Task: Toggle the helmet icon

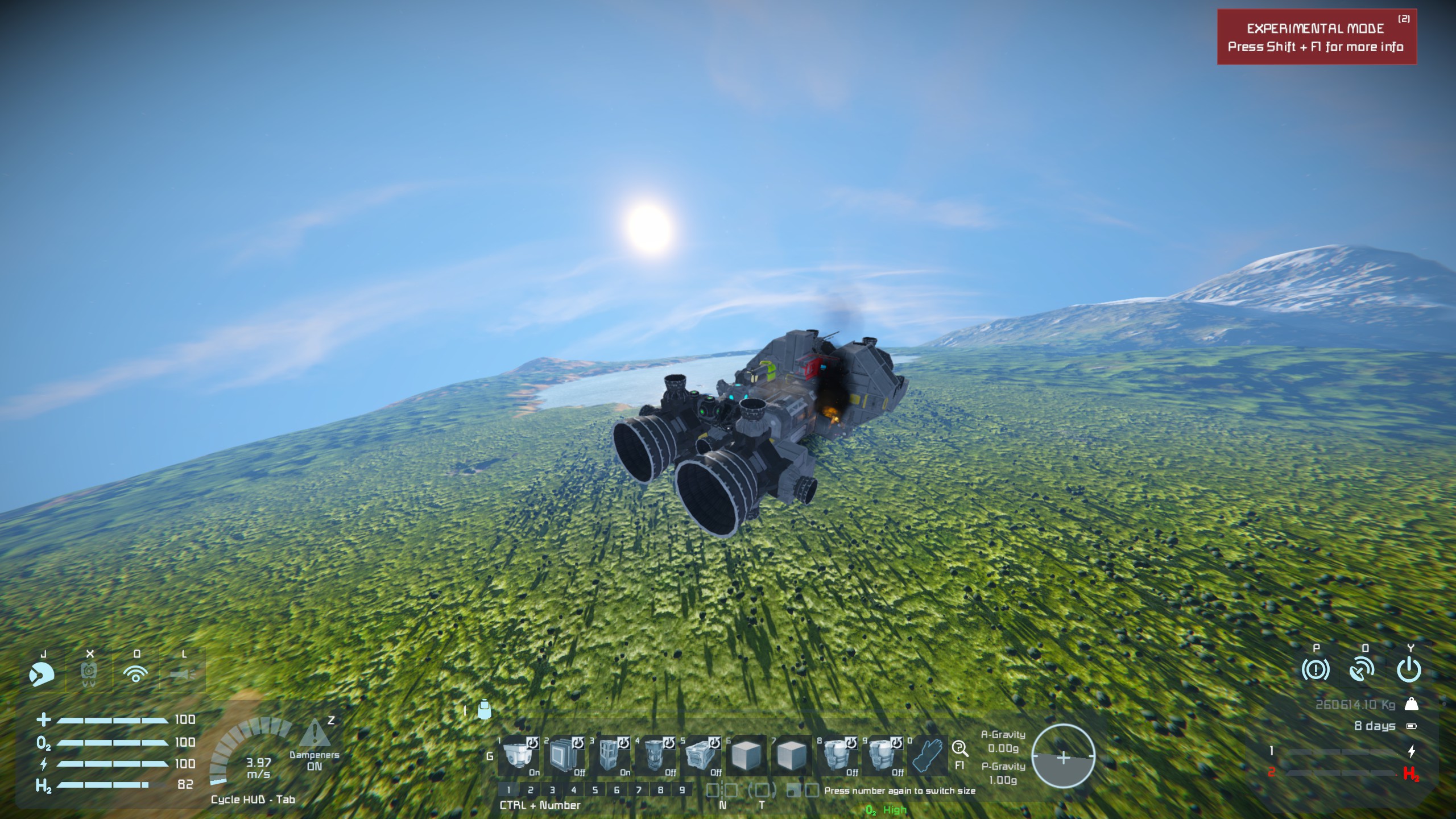Action: click(42, 675)
